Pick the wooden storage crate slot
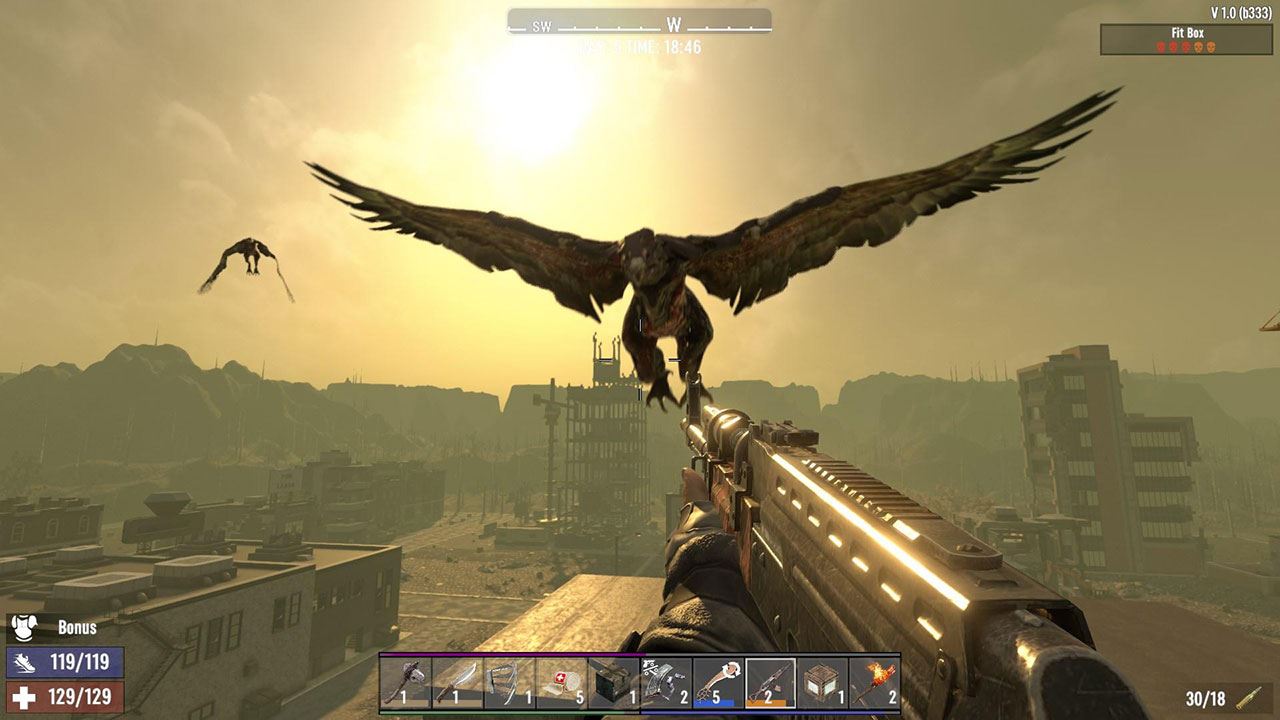The width and height of the screenshot is (1280, 720). [x=822, y=683]
